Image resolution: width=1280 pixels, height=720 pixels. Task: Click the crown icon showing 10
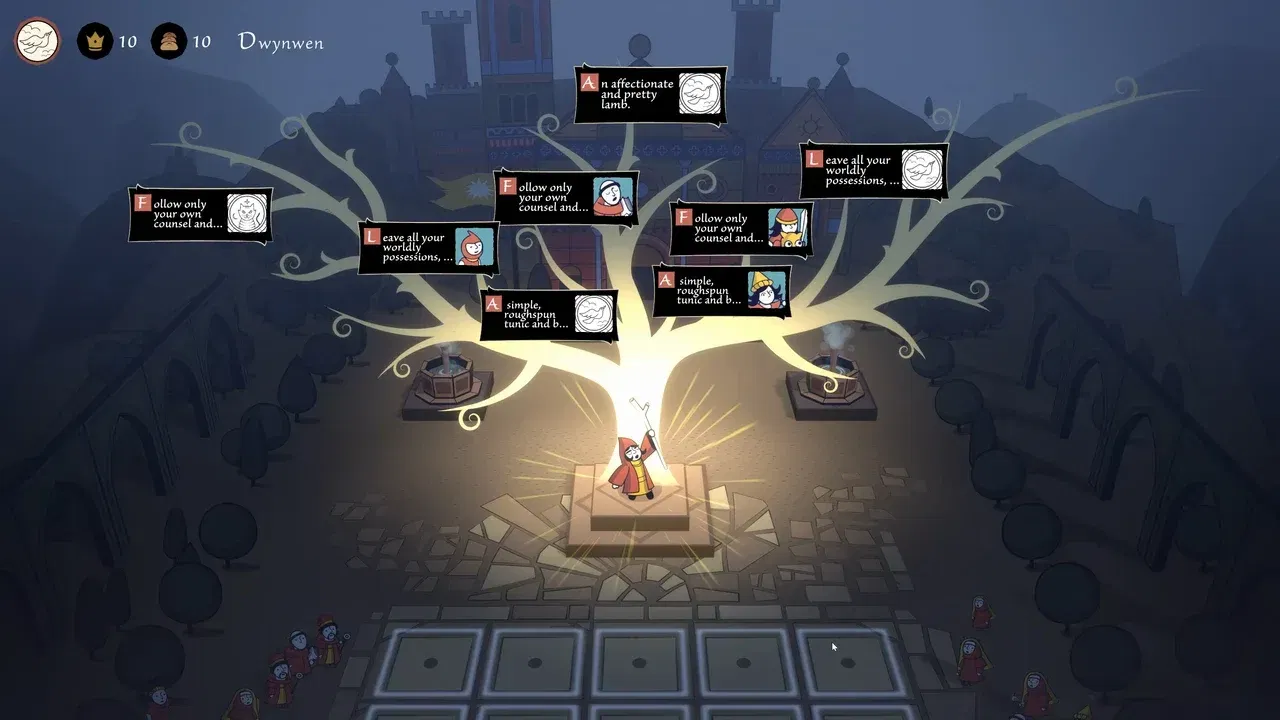coord(93,41)
